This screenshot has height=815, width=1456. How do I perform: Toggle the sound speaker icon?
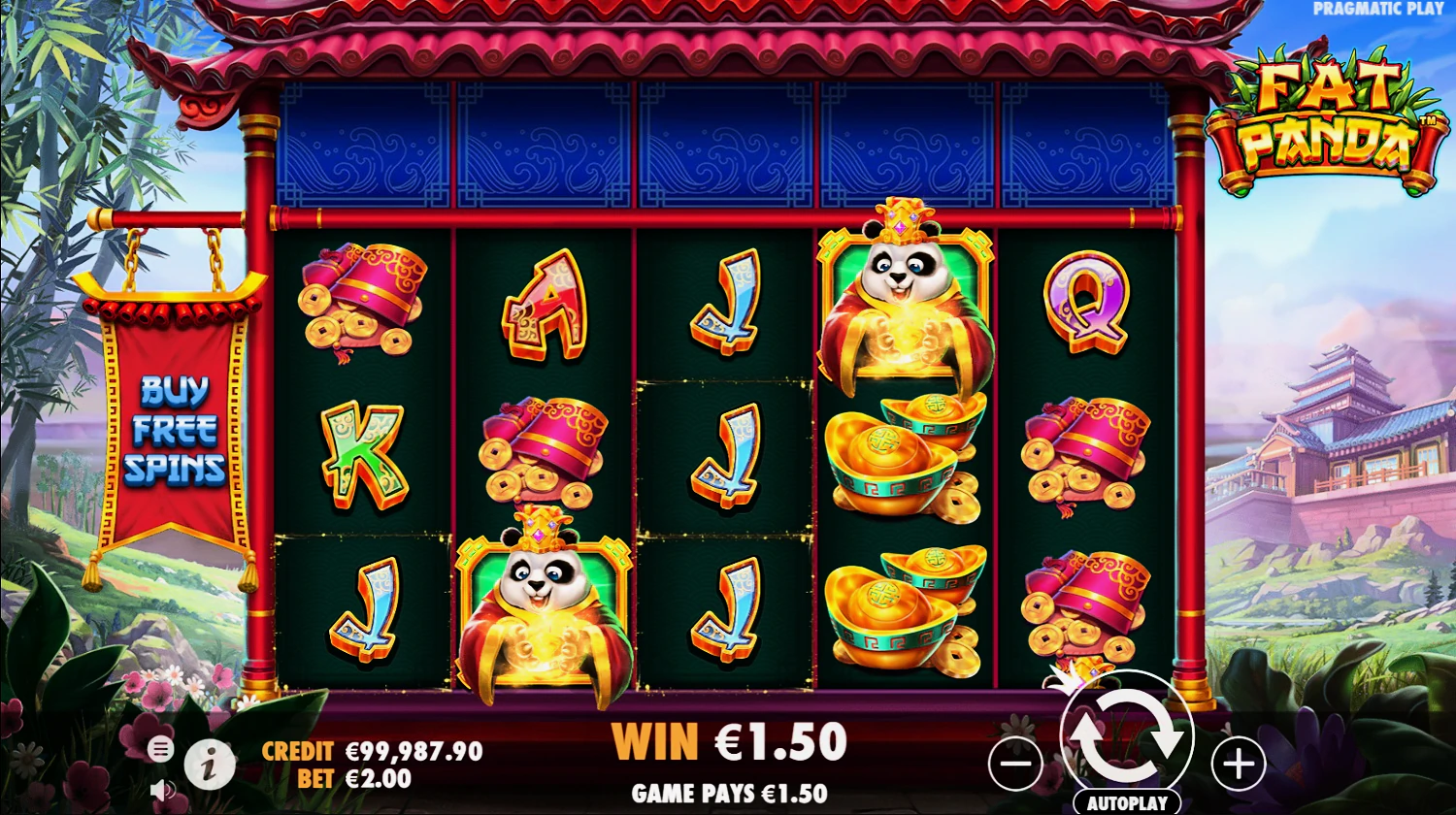point(162,790)
